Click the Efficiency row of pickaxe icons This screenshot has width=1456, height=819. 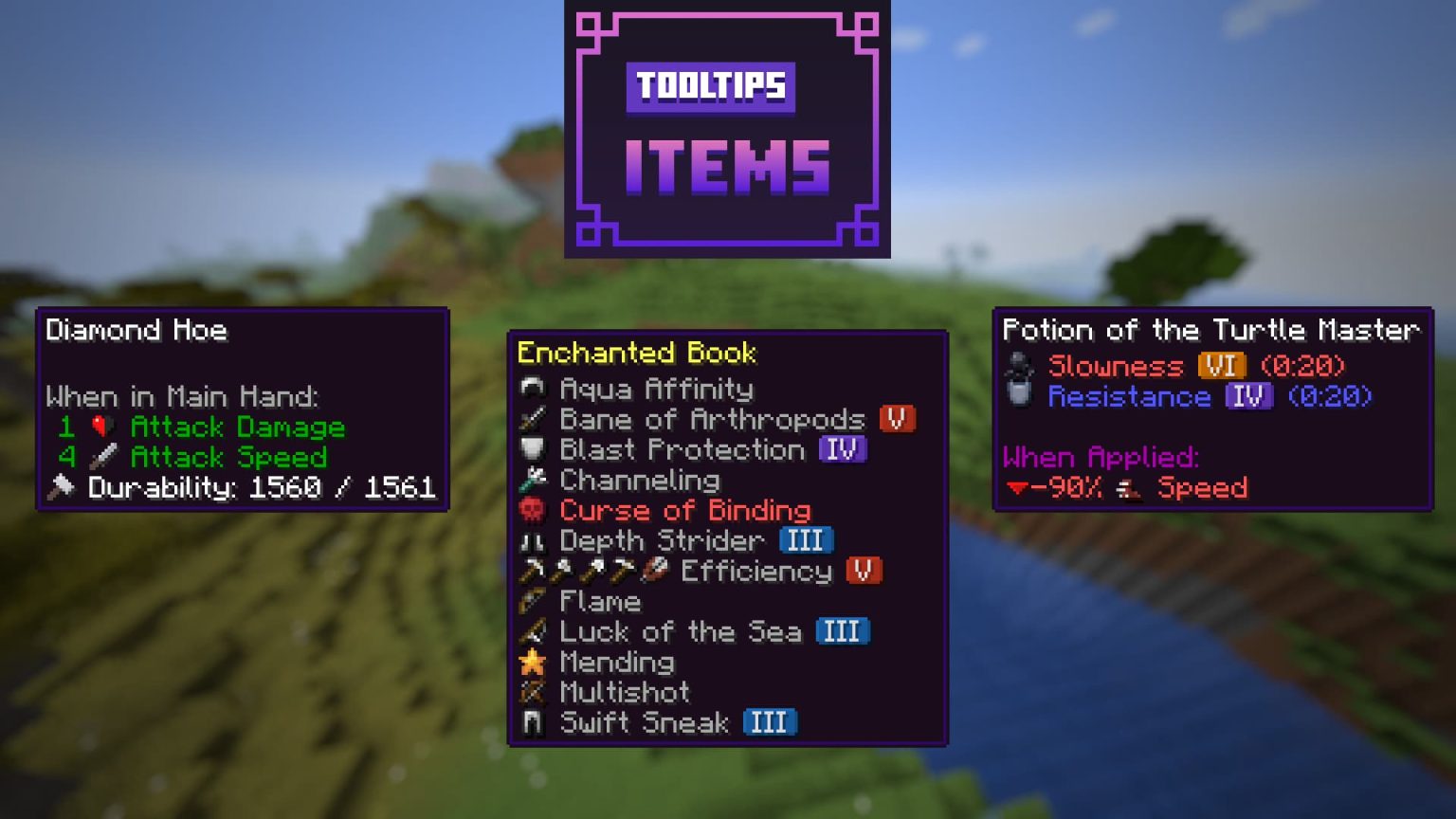588,571
